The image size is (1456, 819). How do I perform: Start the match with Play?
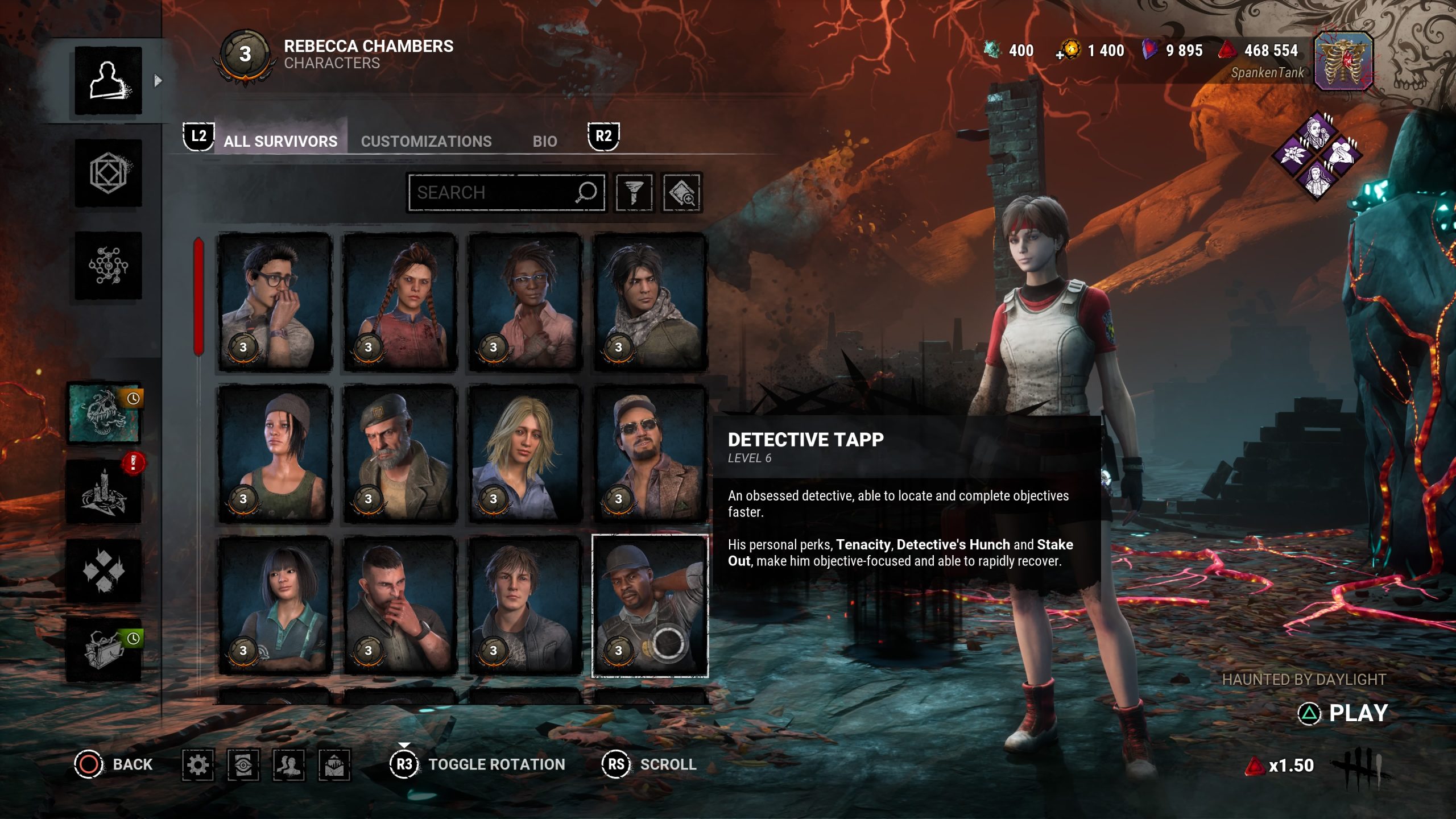(1345, 713)
